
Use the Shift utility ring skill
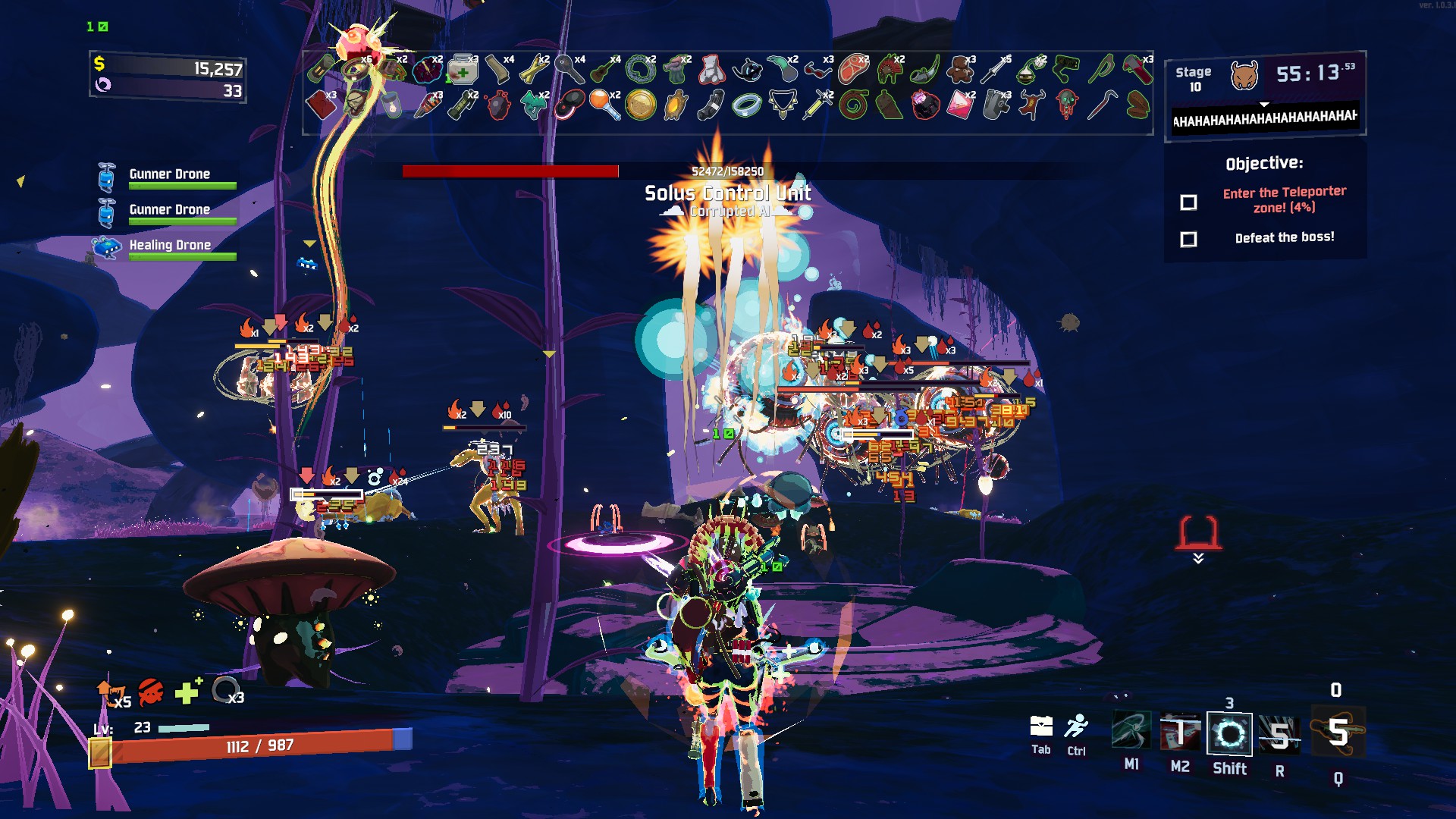click(1229, 733)
